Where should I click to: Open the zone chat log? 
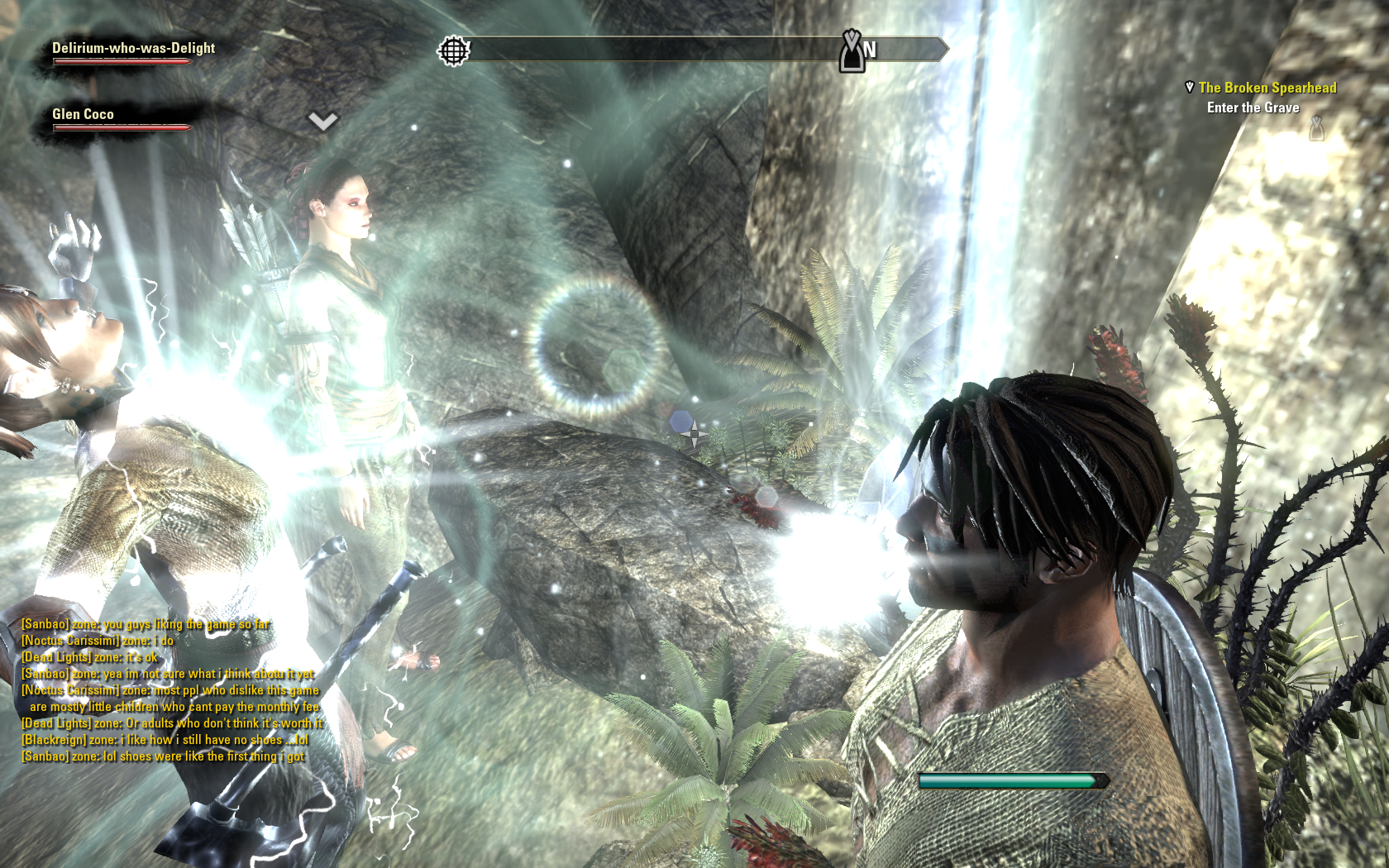click(x=171, y=690)
